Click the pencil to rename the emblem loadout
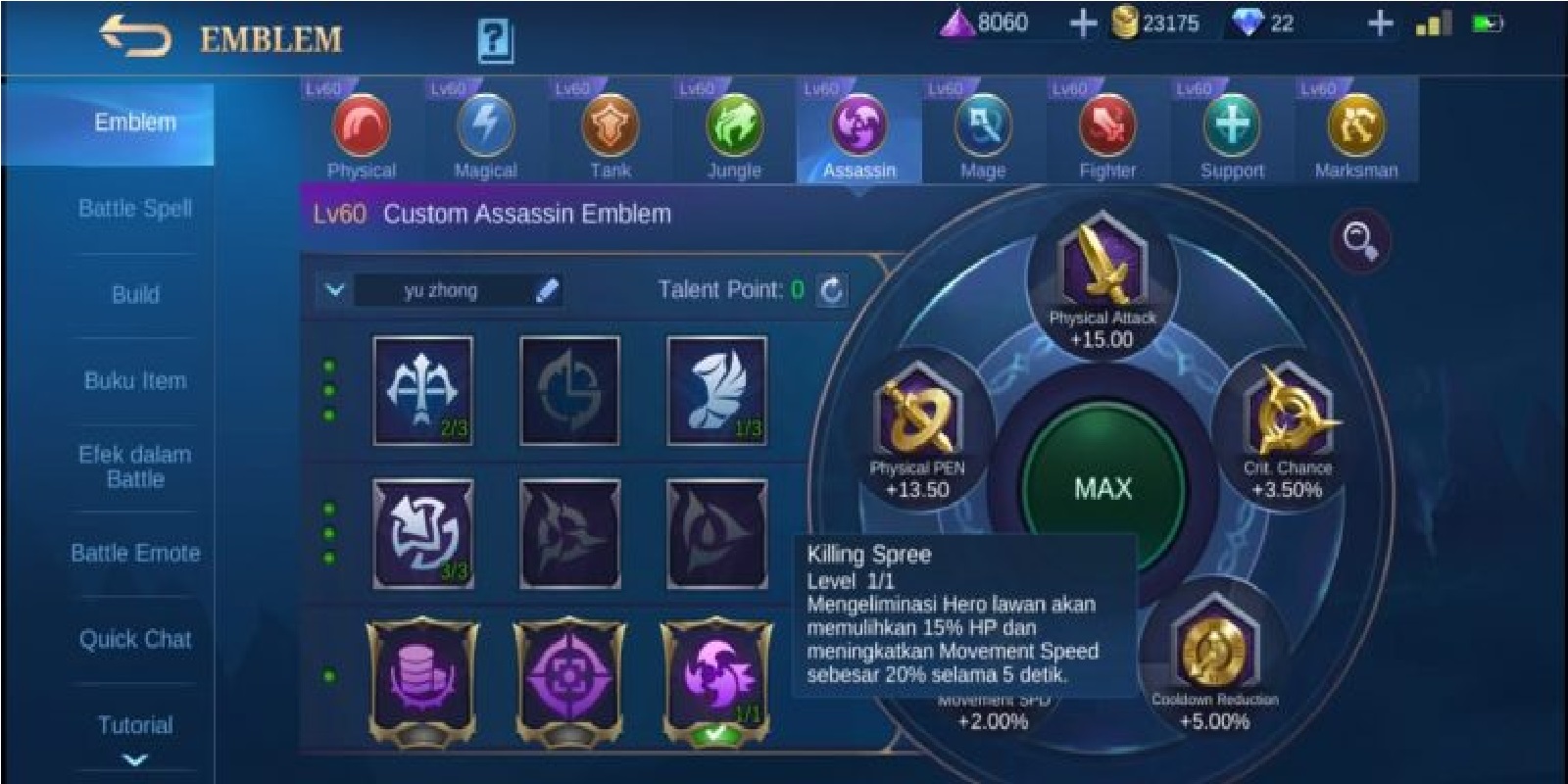This screenshot has width=1568, height=784. pos(547,289)
